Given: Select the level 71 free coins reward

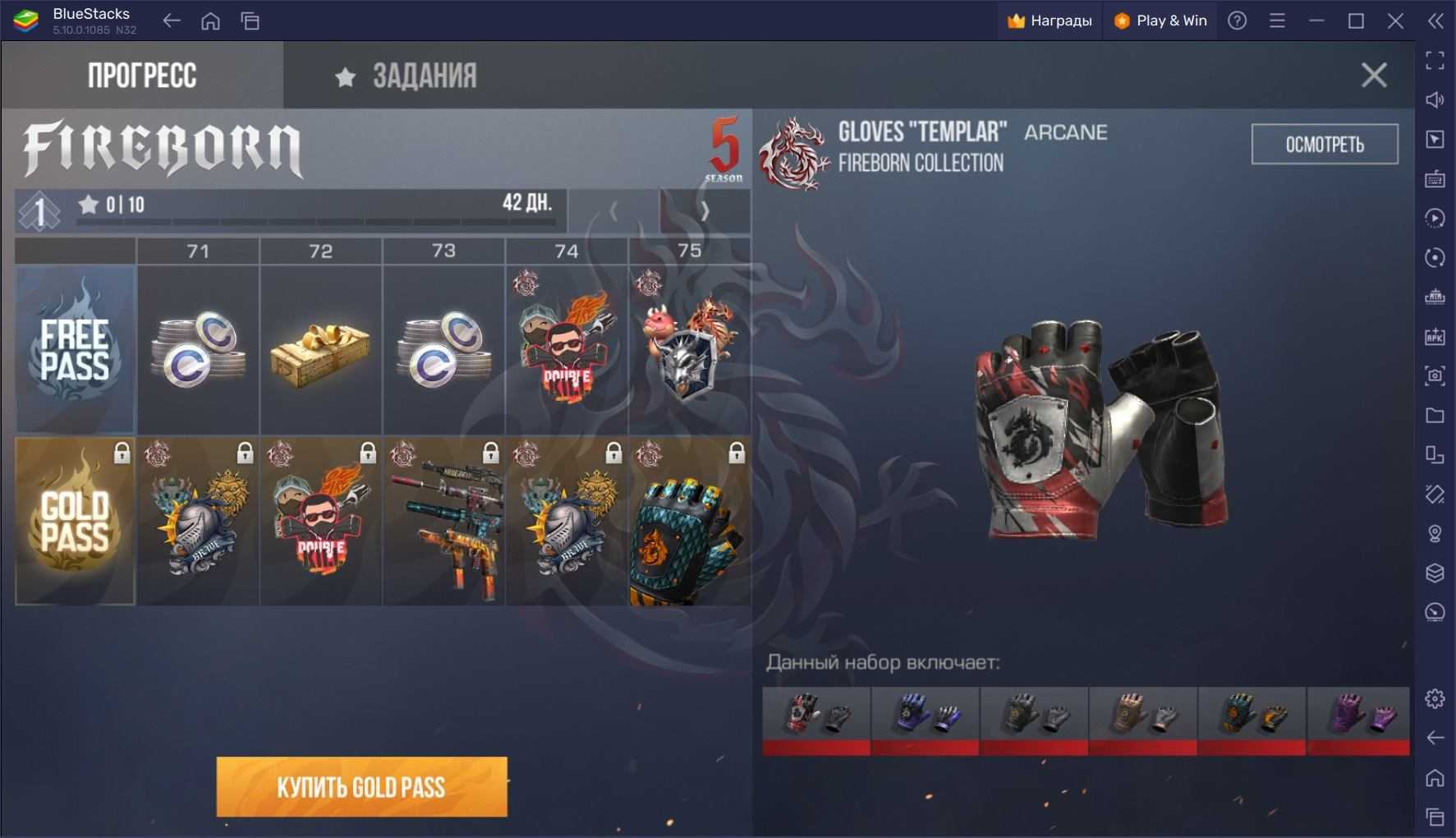Looking at the screenshot, I should [x=198, y=350].
